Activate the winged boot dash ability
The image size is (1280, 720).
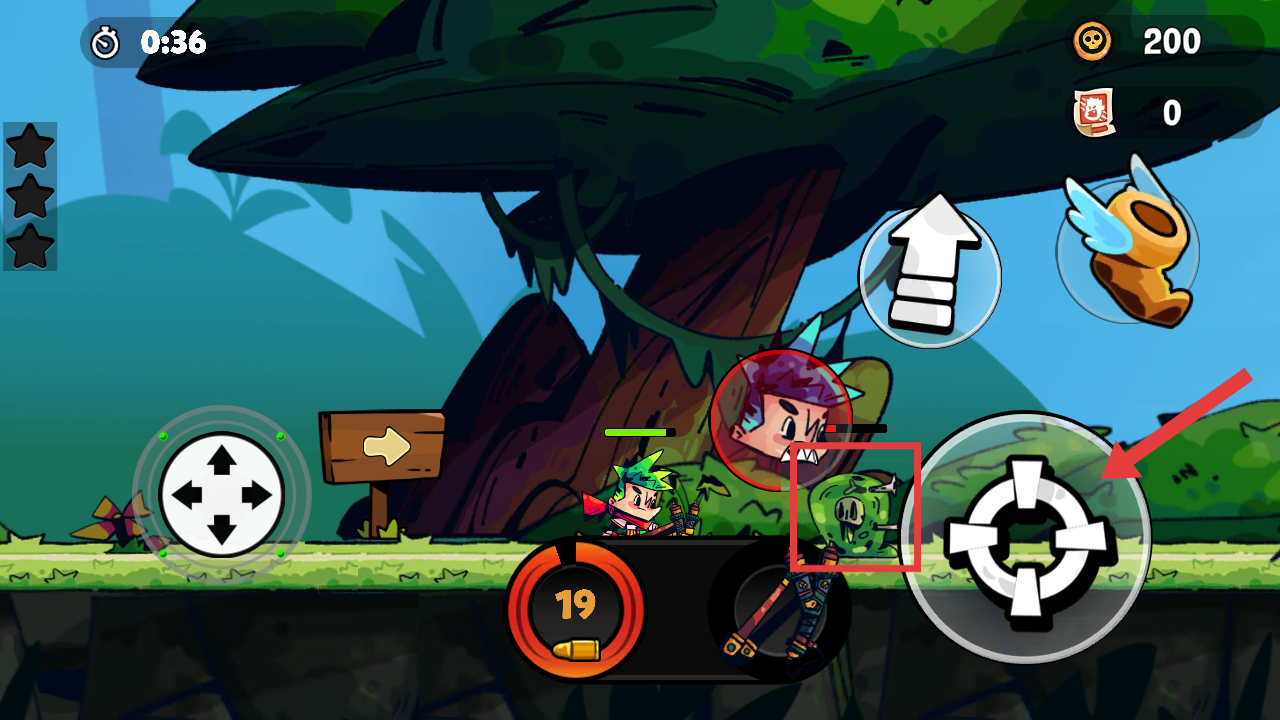[x=1128, y=248]
